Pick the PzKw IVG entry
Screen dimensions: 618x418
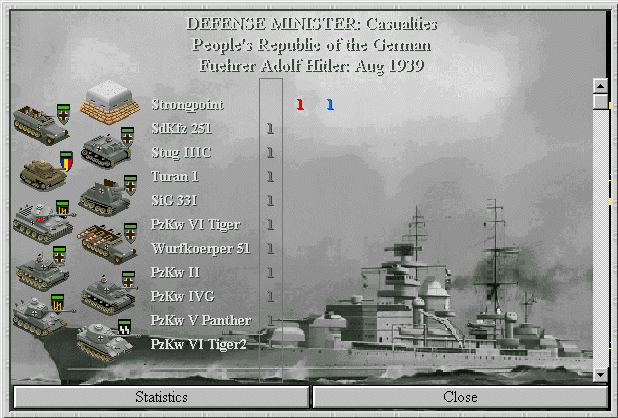[x=181, y=296]
